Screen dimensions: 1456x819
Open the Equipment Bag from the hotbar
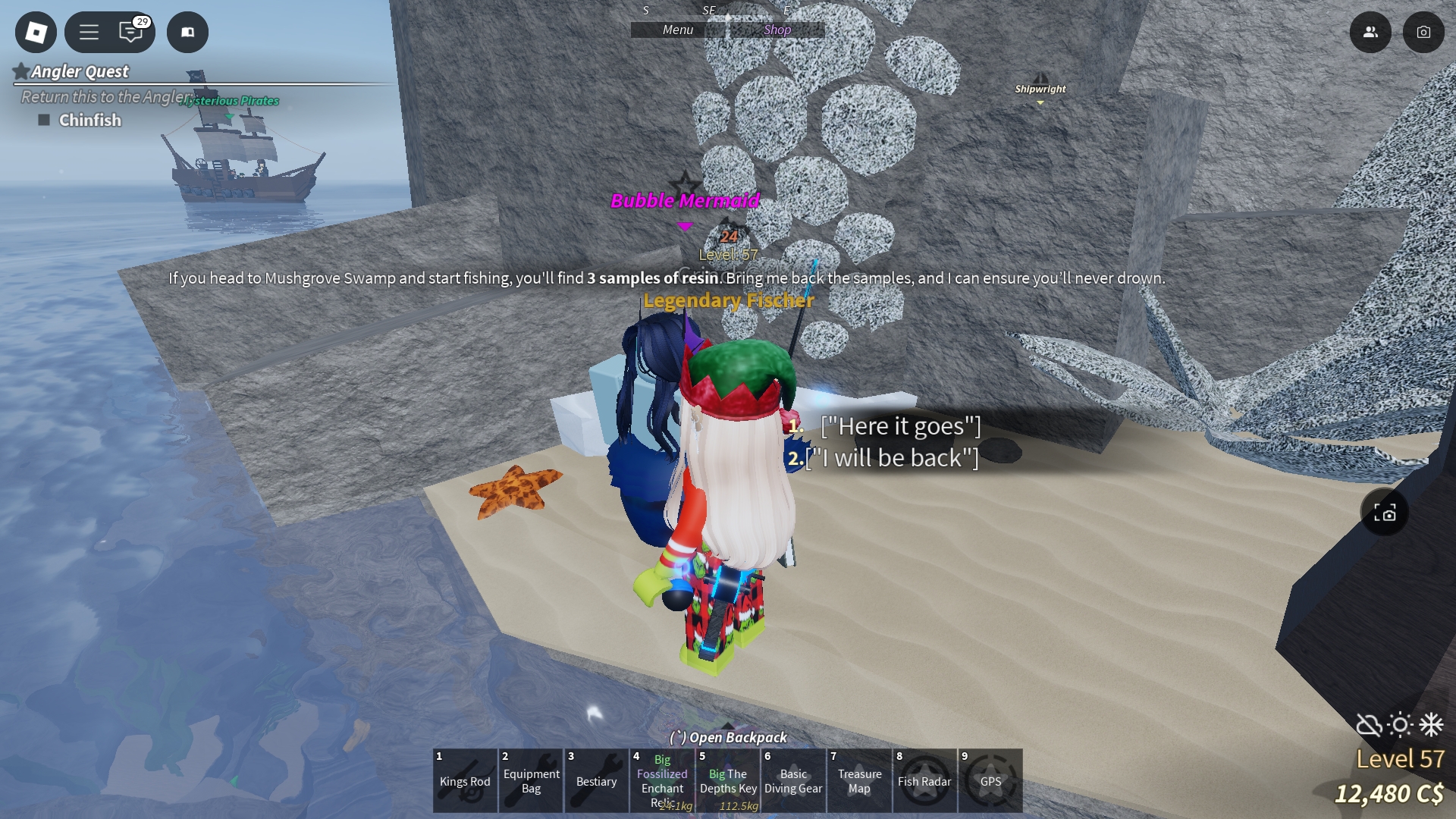pyautogui.click(x=531, y=780)
